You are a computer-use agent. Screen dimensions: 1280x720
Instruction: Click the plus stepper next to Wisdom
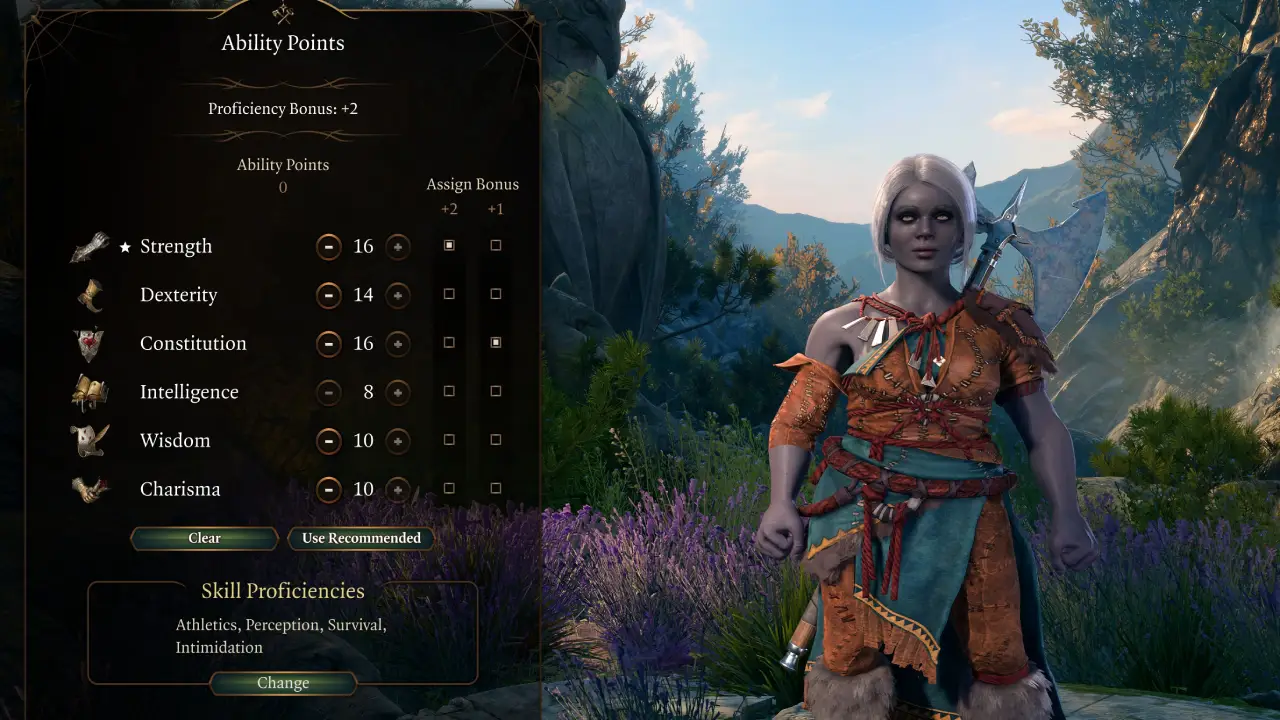tap(397, 441)
